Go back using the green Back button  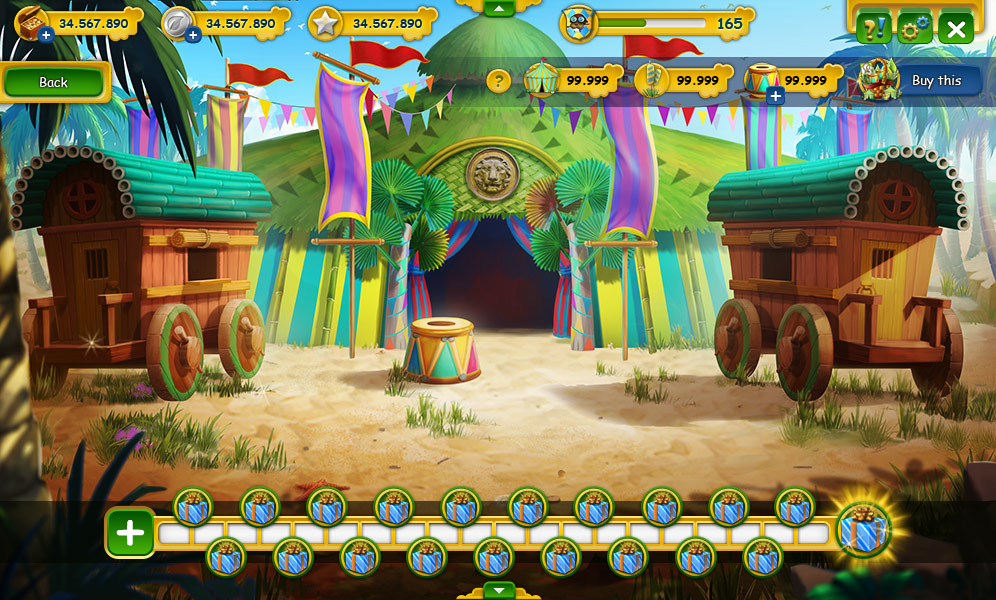click(x=54, y=82)
